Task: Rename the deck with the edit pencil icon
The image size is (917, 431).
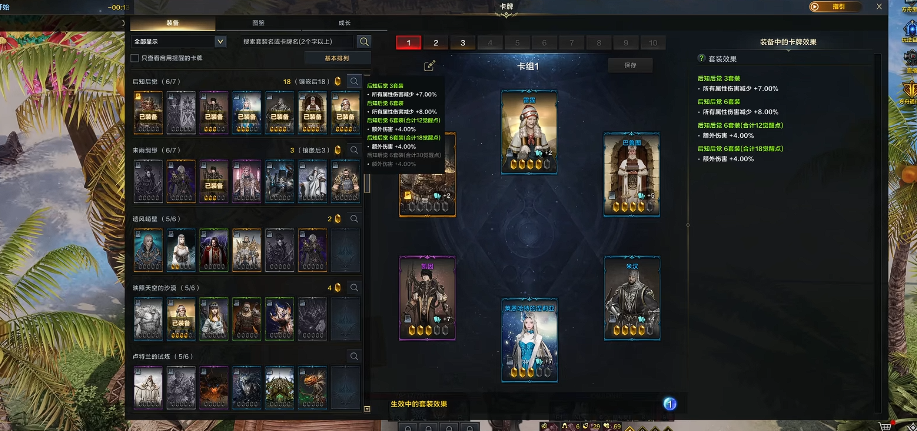Action: [430, 65]
